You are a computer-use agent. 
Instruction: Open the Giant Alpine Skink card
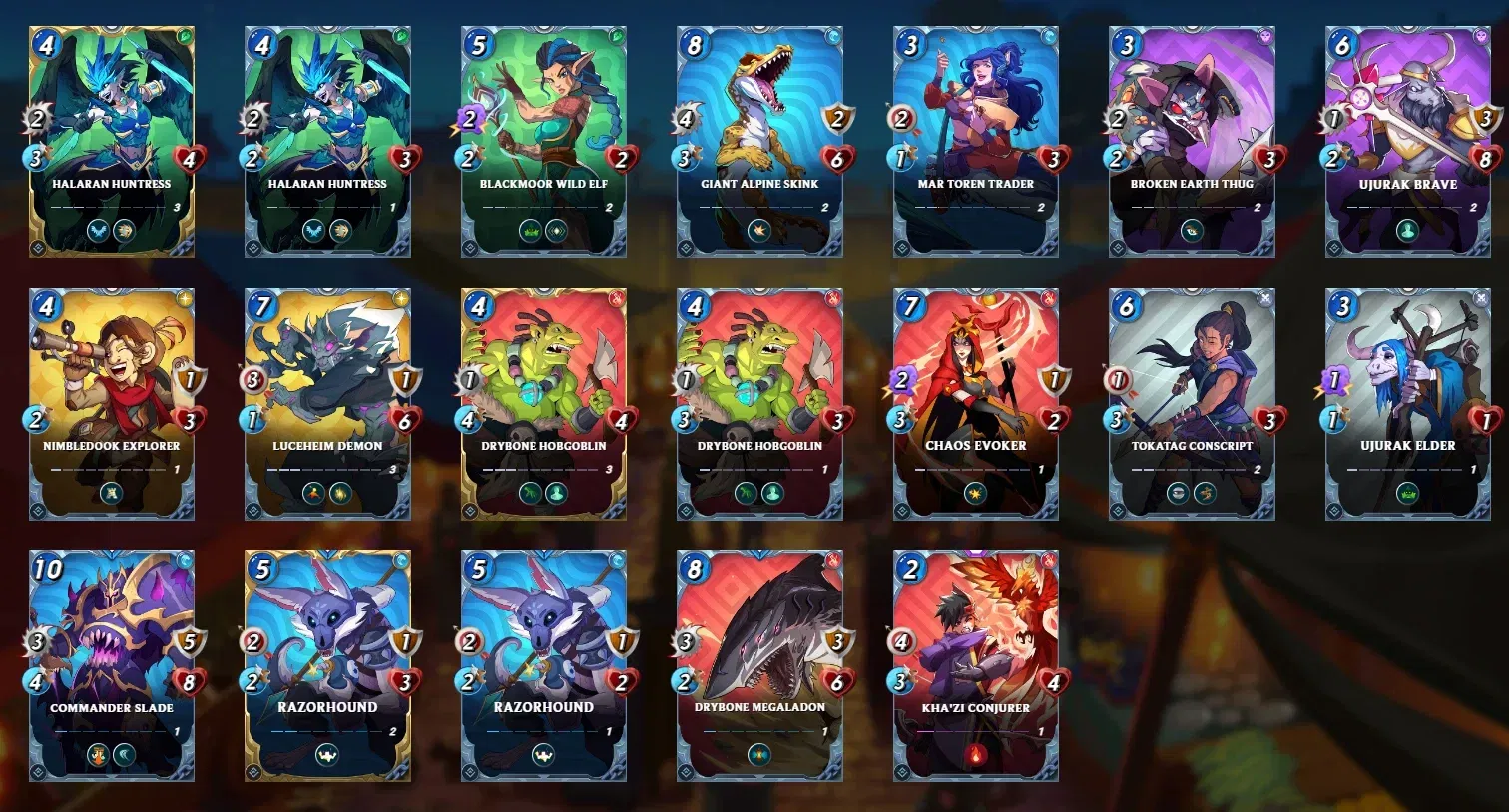point(759,141)
